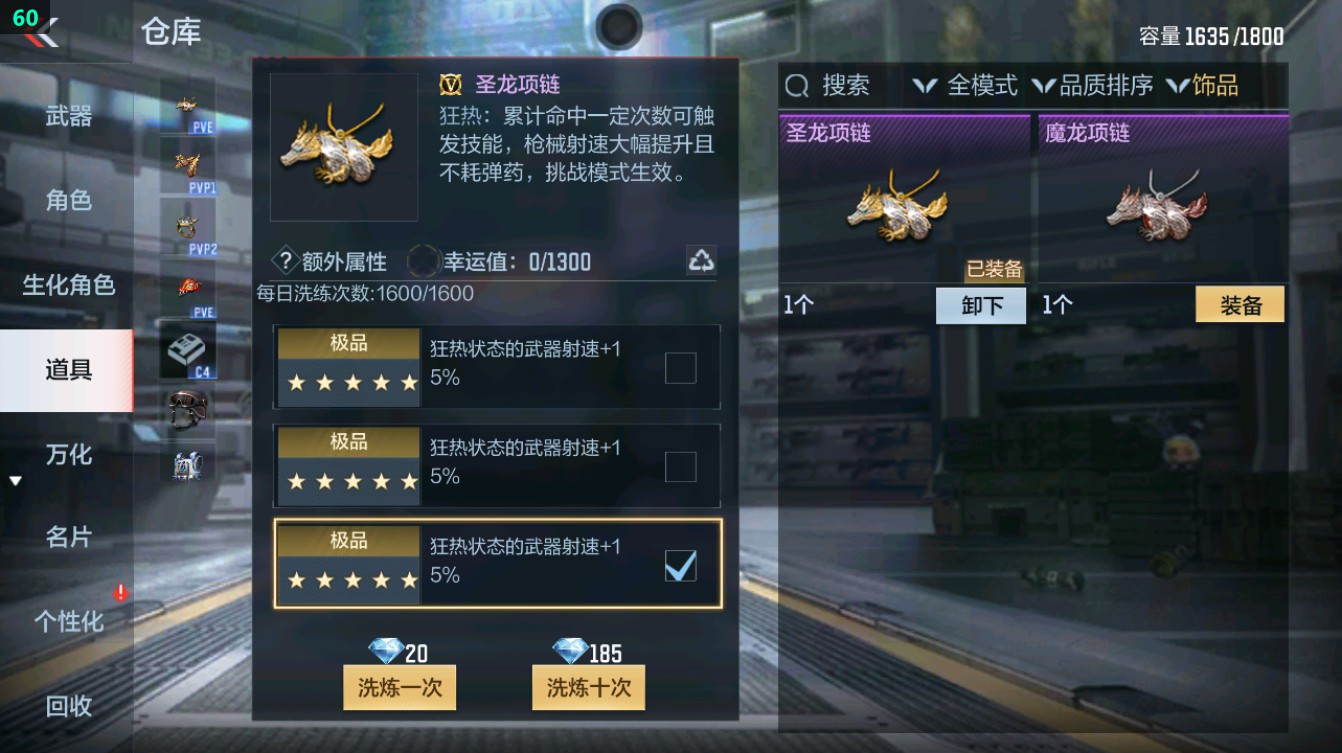The height and width of the screenshot is (753, 1342).
Task: Click the diamond icon above 洗炼一次
Action: pos(385,650)
